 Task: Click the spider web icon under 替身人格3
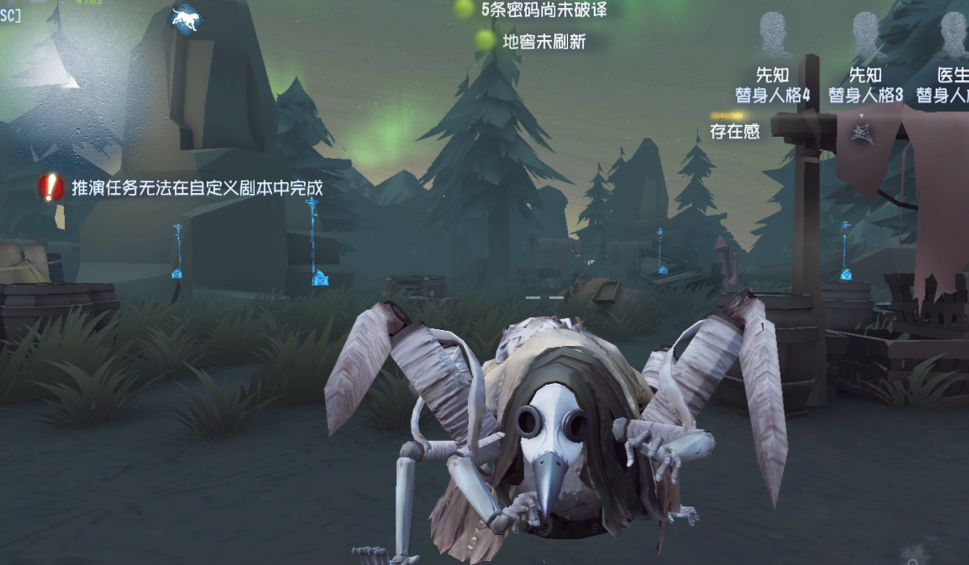(860, 131)
